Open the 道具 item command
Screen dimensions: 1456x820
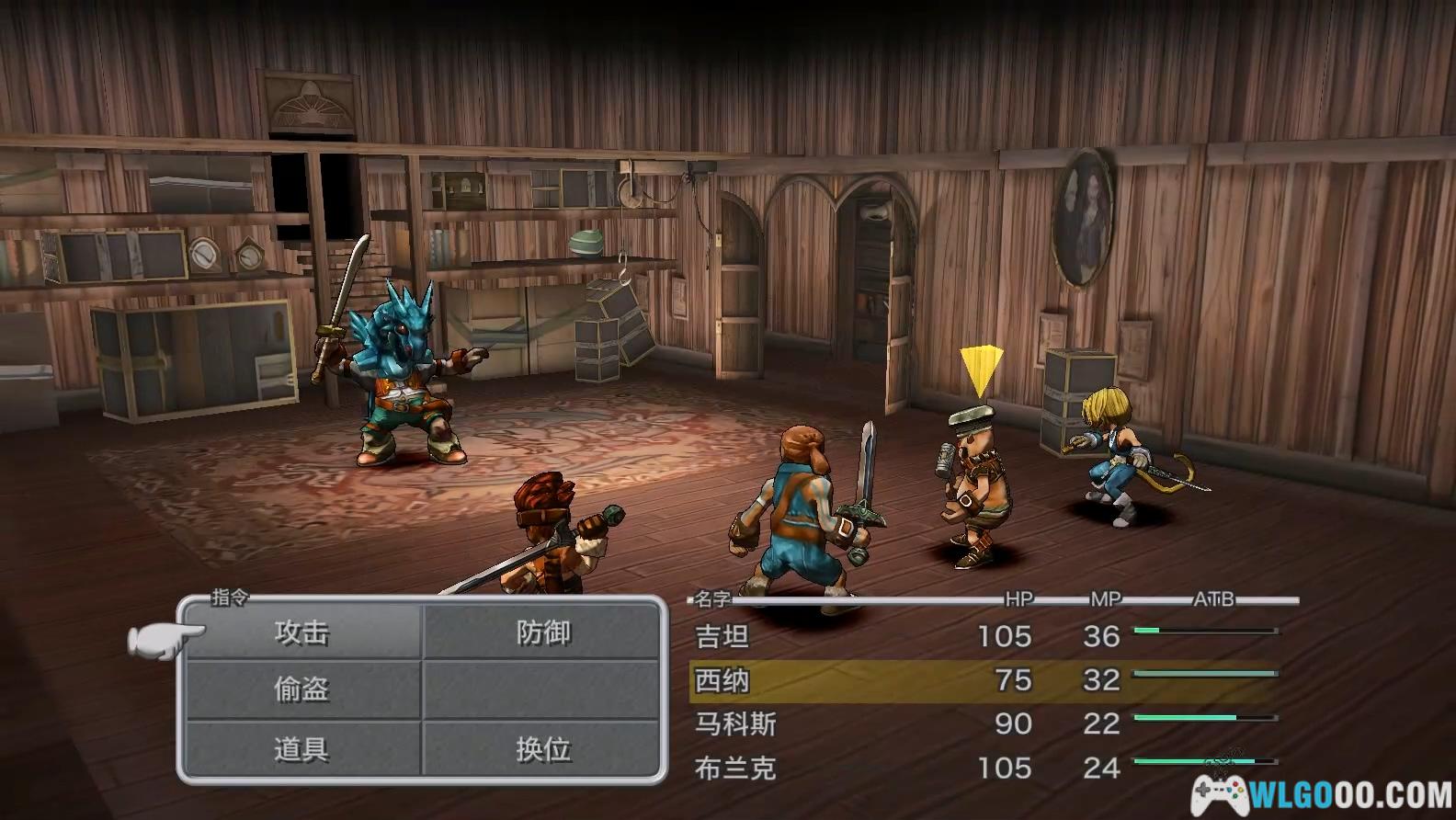click(x=301, y=749)
